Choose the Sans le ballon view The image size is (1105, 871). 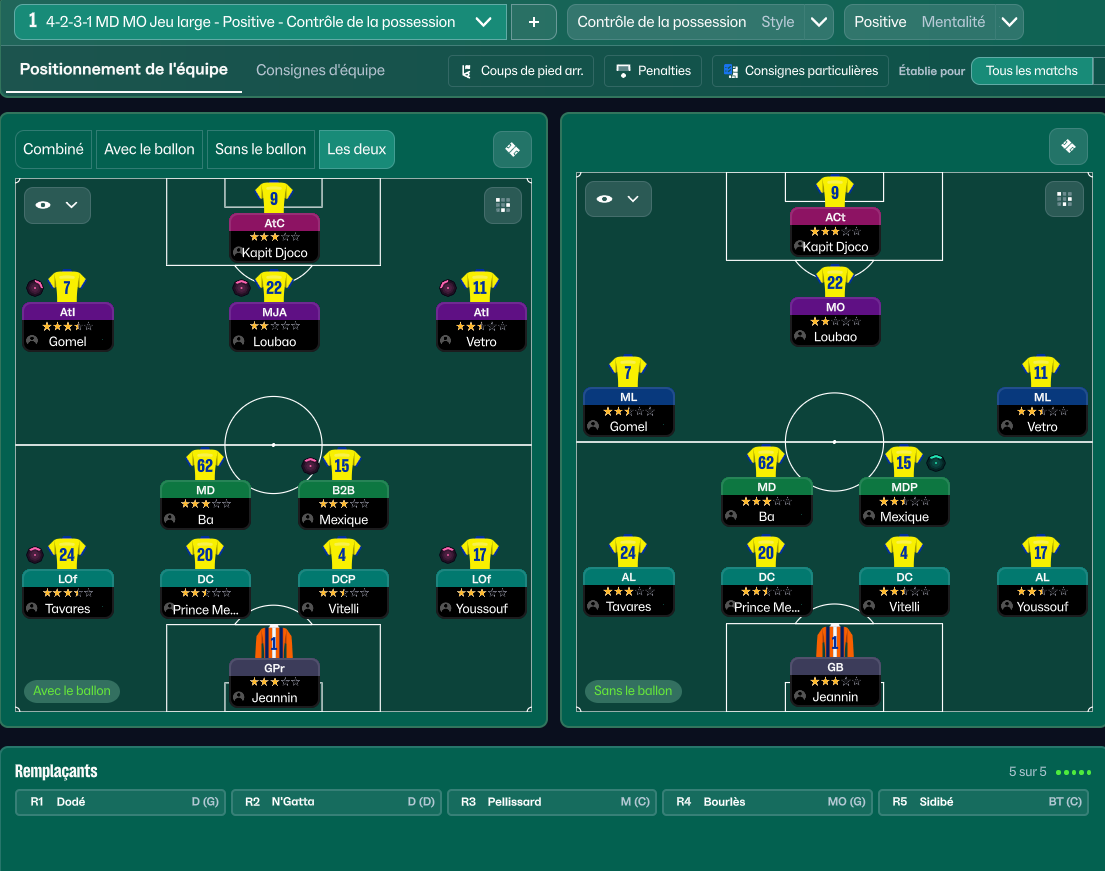pyautogui.click(x=261, y=149)
